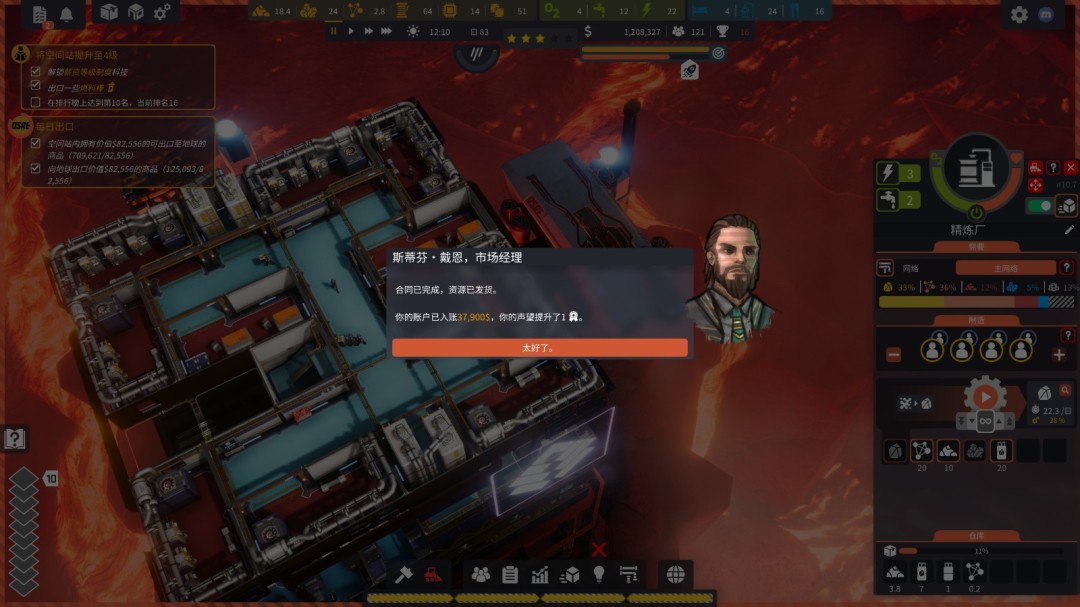Screen dimensions: 1080x607
Task: Click the orange play button on production gear
Action: click(985, 396)
